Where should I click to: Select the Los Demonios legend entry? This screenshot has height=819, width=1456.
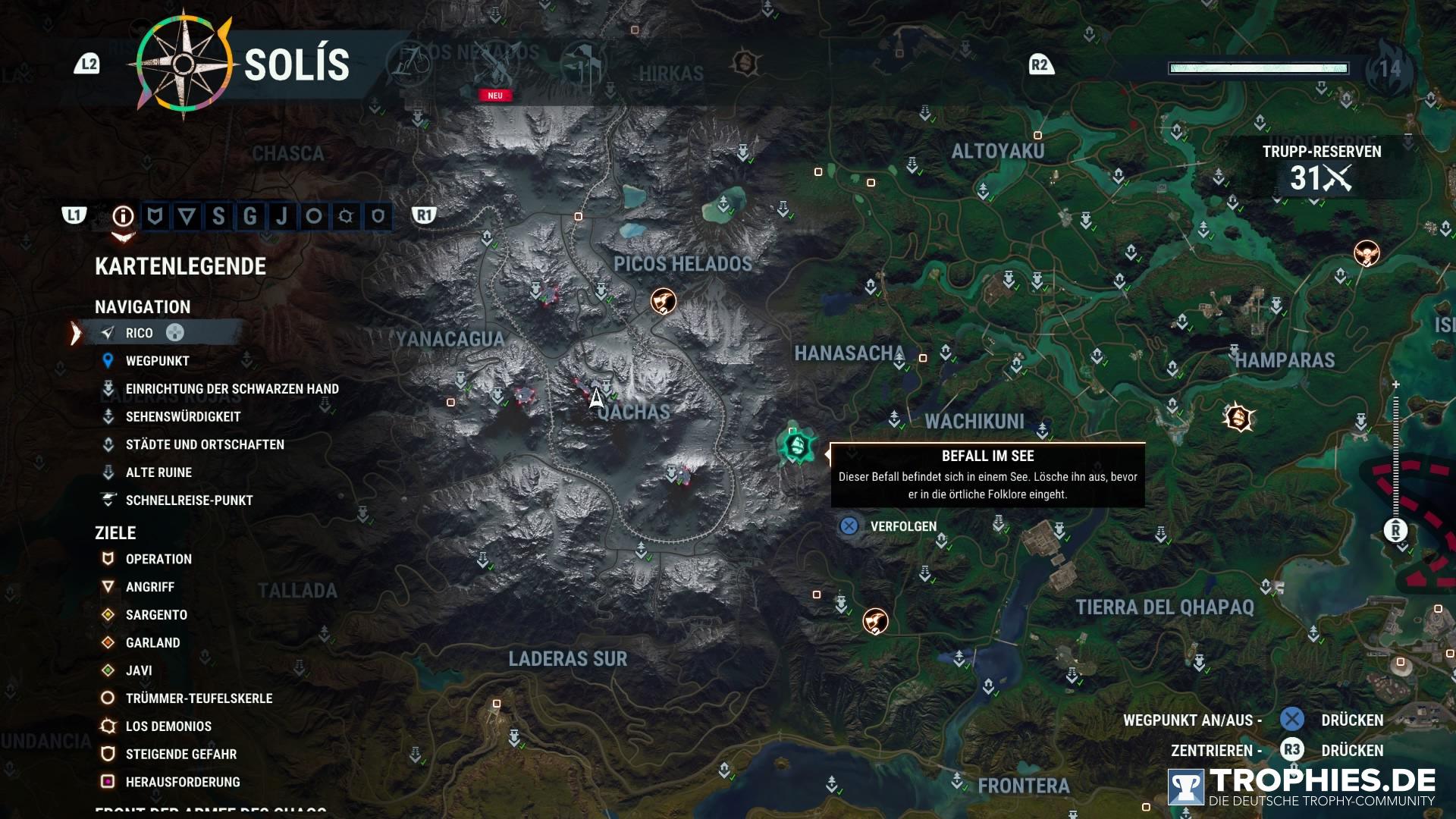point(168,726)
